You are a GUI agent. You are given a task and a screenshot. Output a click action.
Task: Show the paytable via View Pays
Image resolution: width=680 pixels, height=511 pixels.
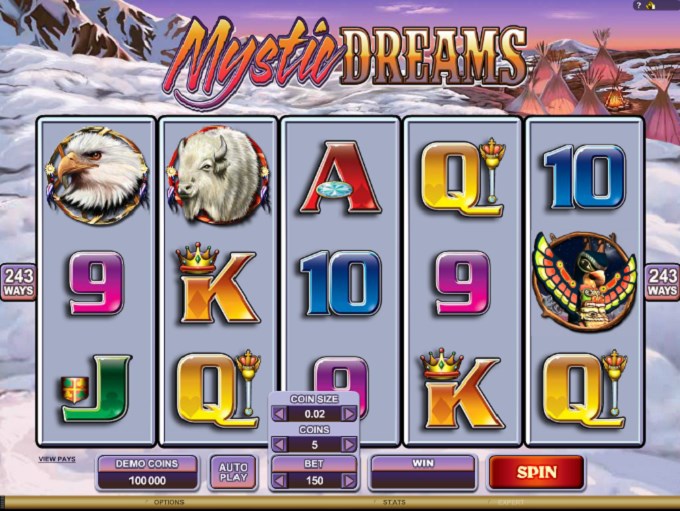tap(57, 459)
